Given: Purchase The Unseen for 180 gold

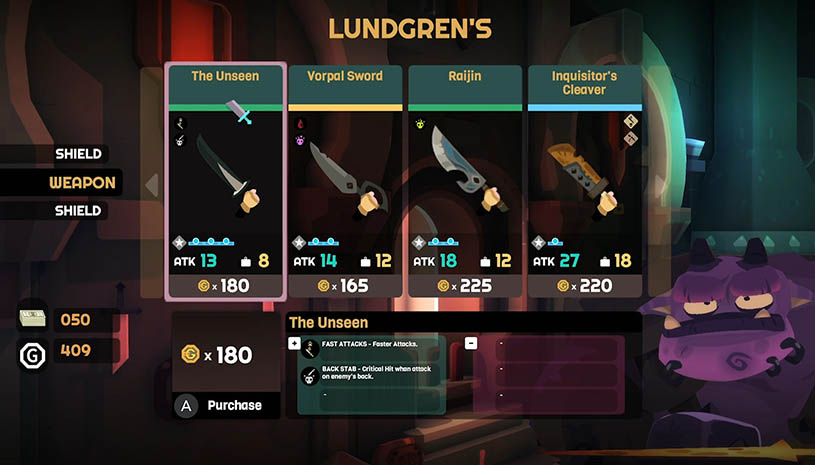Looking at the screenshot, I should (225, 405).
